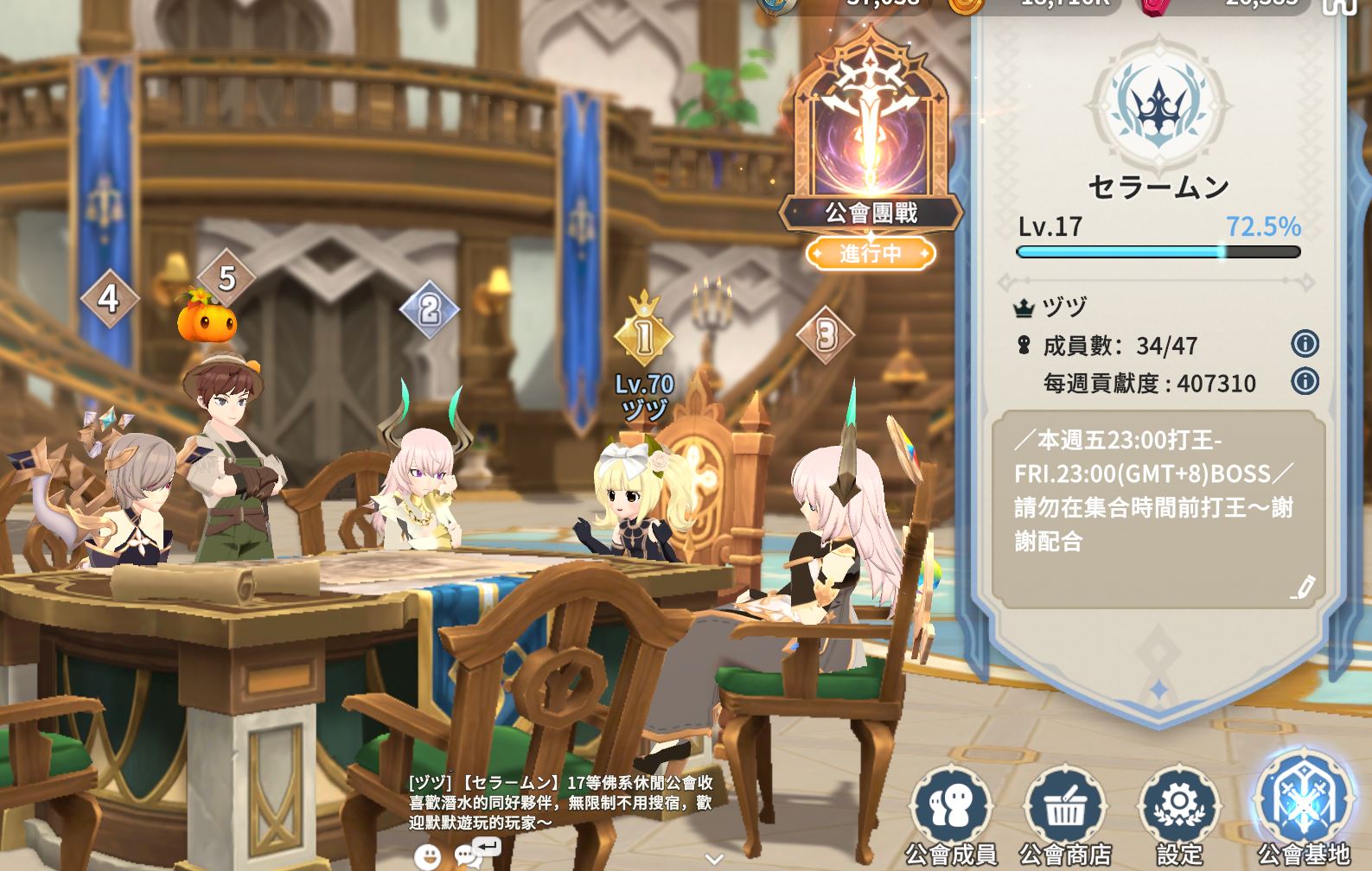This screenshot has width=1372, height=871.
Task: Select rank 1 gold crown marker
Action: [x=644, y=334]
